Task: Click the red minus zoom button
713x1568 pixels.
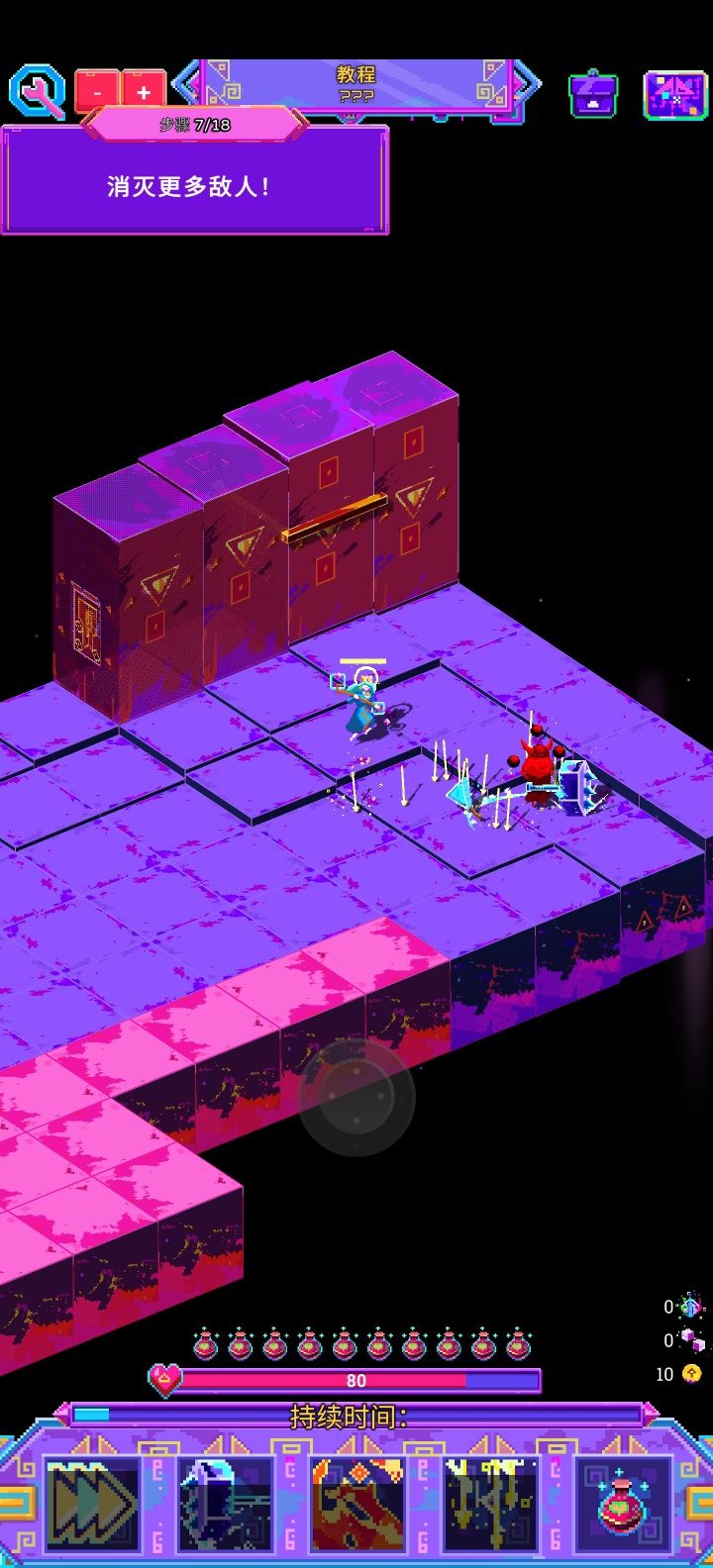Action: click(x=97, y=93)
